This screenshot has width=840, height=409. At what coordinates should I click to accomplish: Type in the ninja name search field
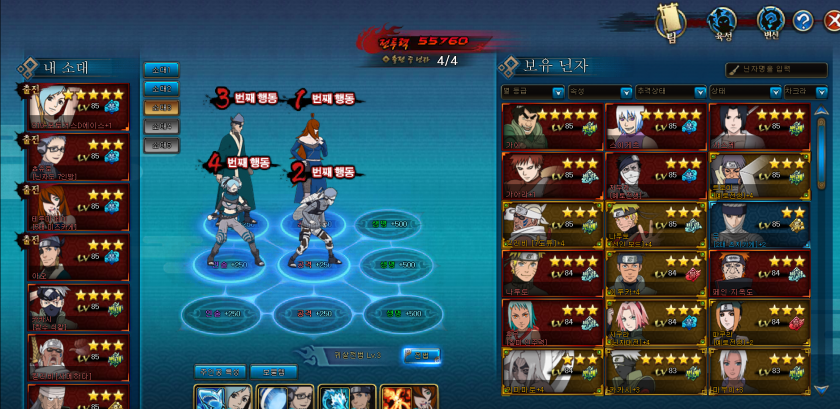click(x=782, y=69)
